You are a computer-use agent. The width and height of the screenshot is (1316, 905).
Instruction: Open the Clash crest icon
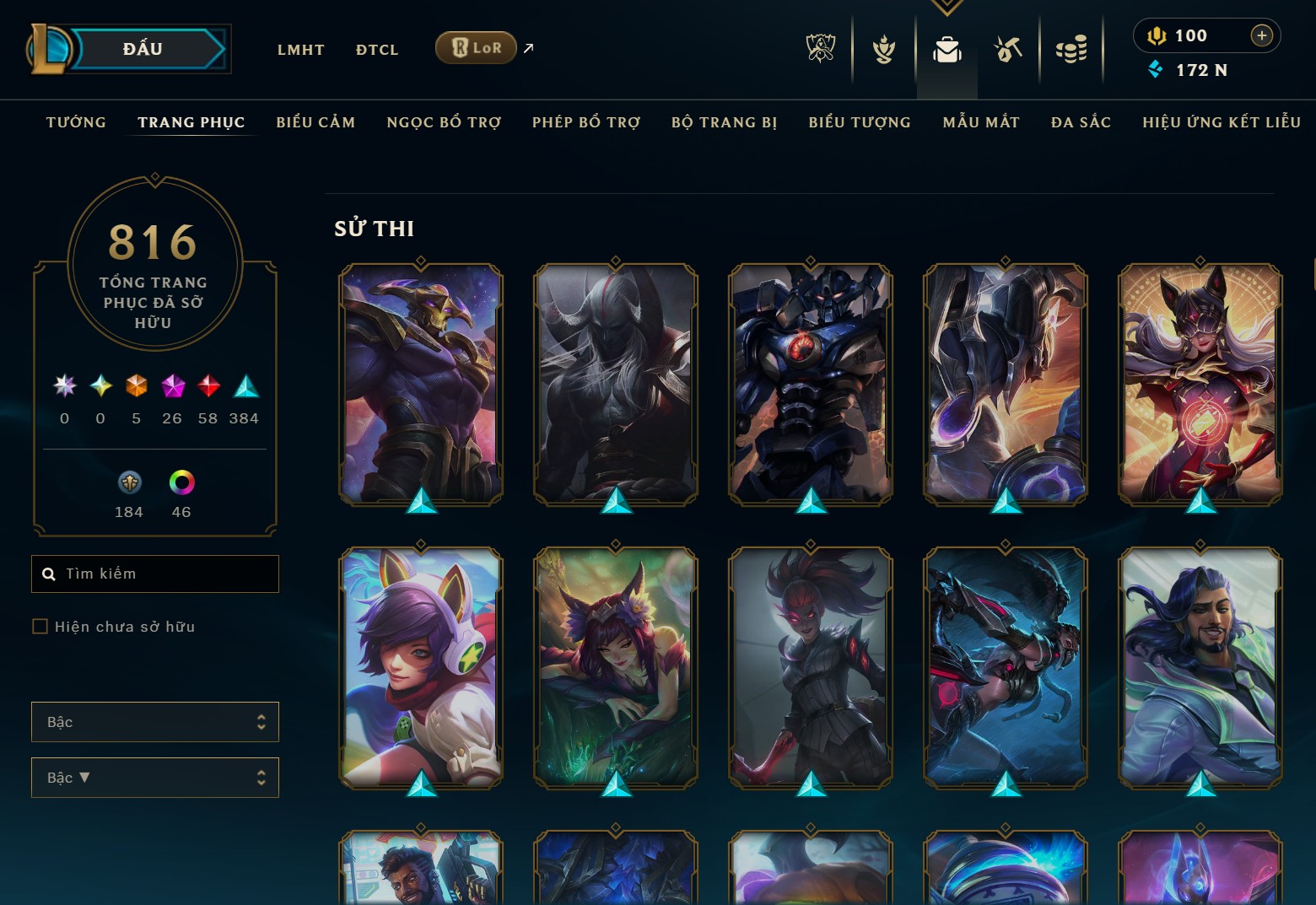[882, 49]
